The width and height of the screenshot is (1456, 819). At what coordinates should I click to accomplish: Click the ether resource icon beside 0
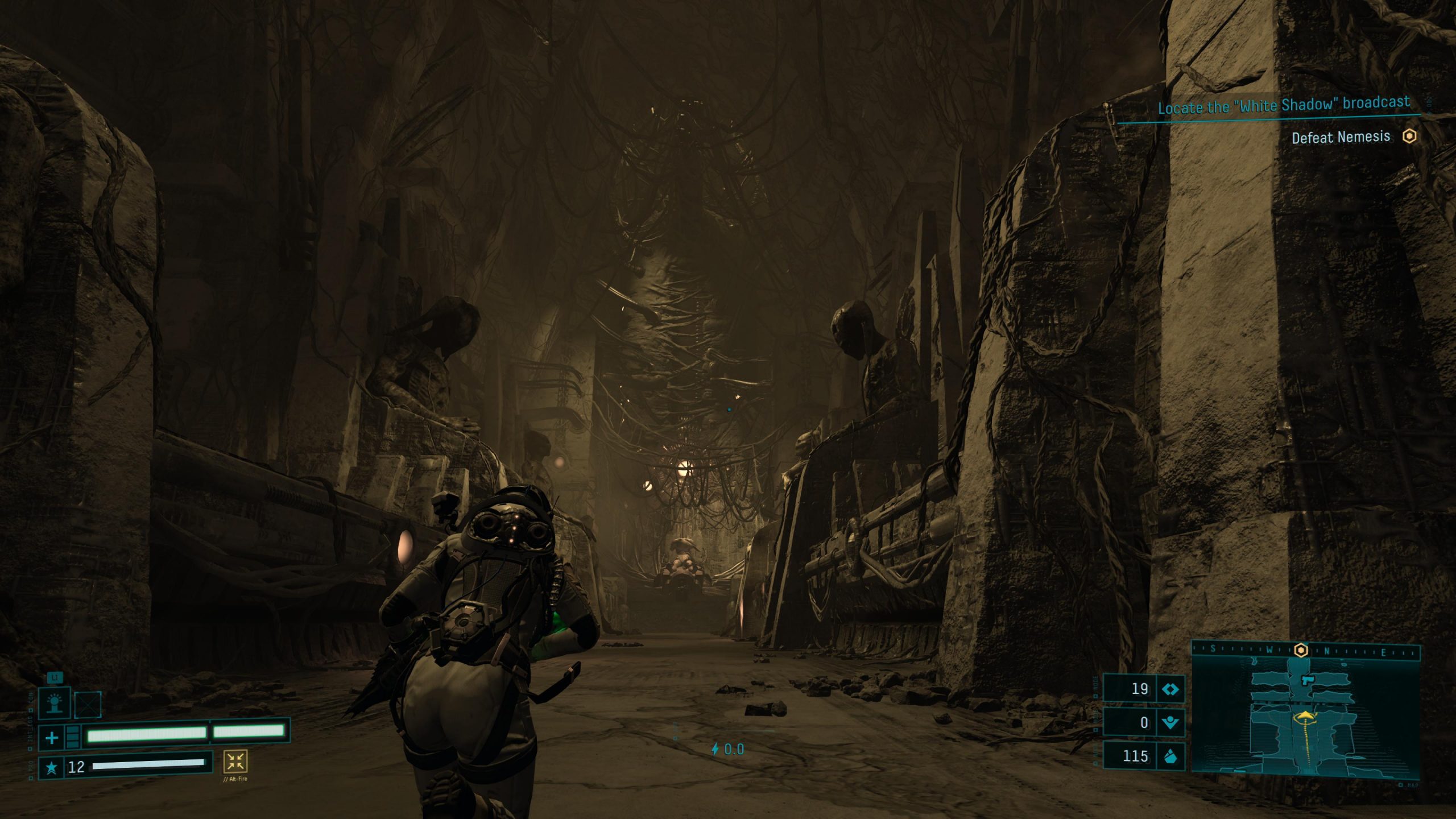(x=1170, y=723)
